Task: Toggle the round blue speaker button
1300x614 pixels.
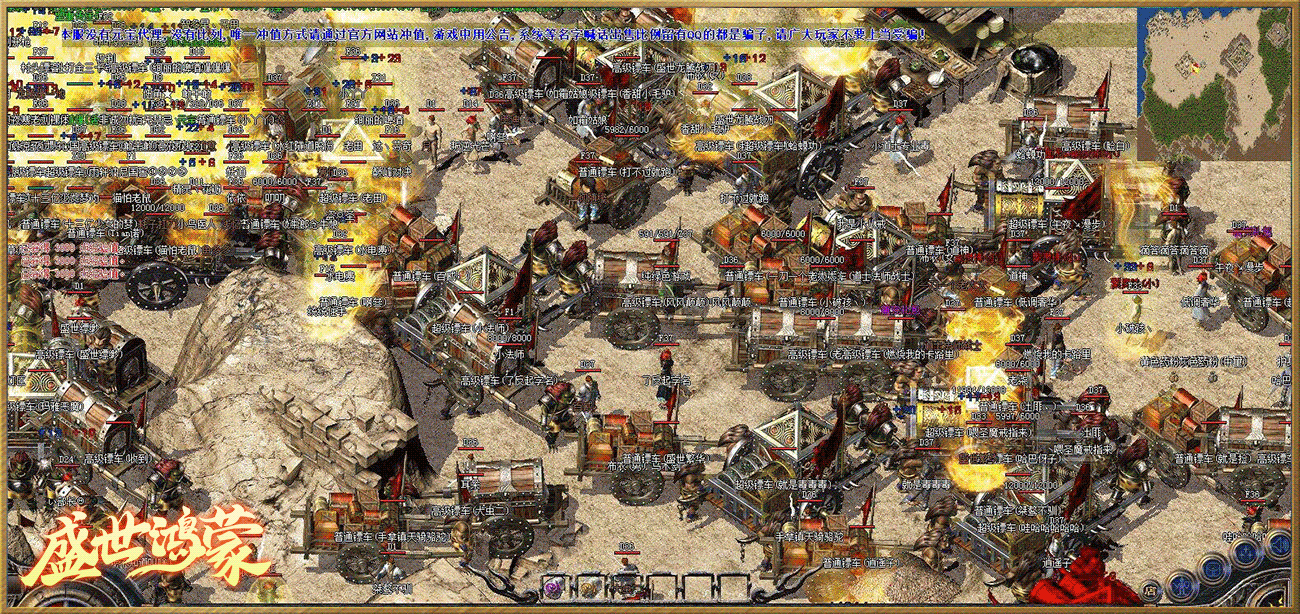Action: (1279, 544)
